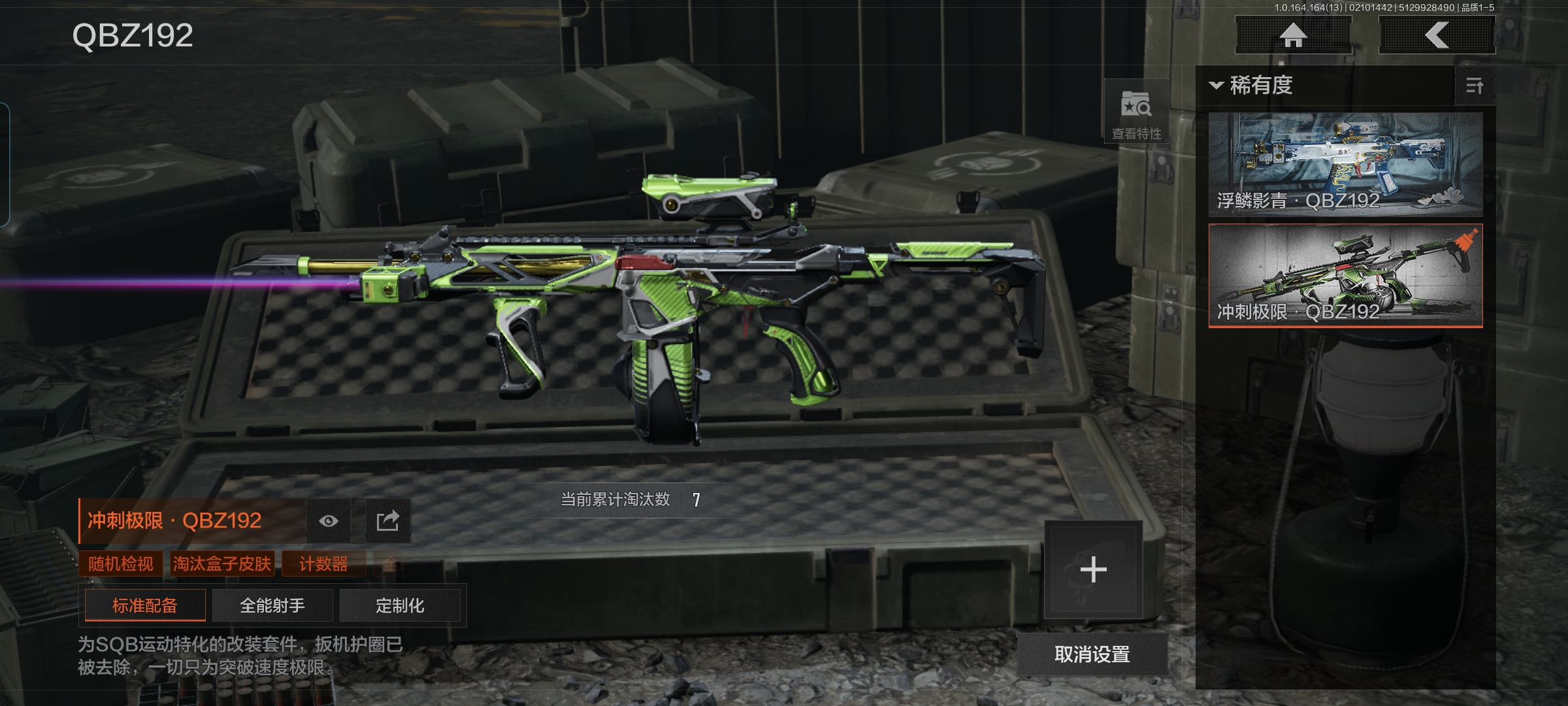Viewport: 1568px width, 706px height.
Task: Return to the home screen
Action: (1293, 35)
